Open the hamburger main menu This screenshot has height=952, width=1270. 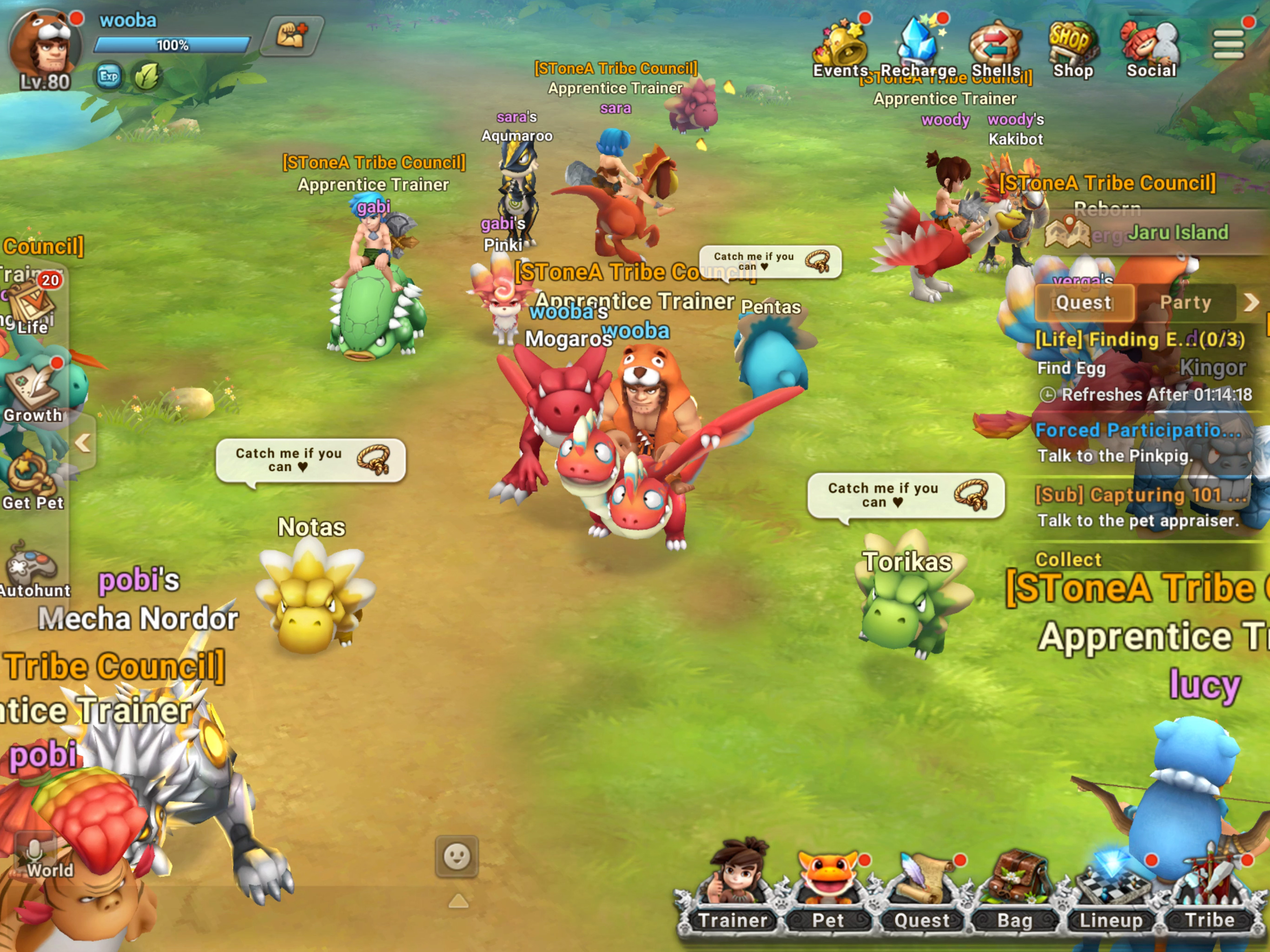(x=1228, y=44)
